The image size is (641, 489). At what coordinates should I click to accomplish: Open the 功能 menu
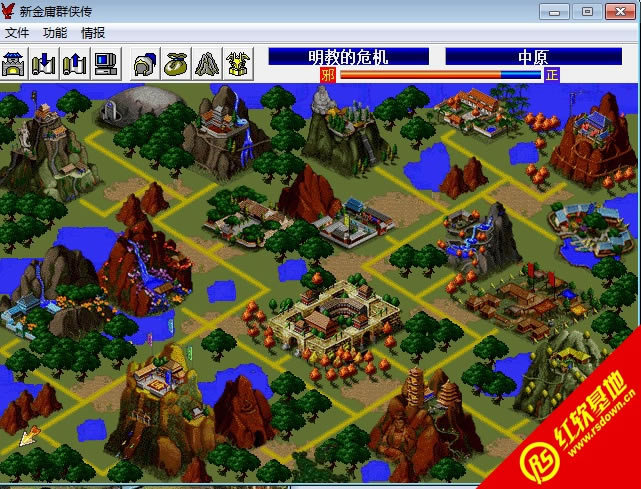tap(56, 33)
